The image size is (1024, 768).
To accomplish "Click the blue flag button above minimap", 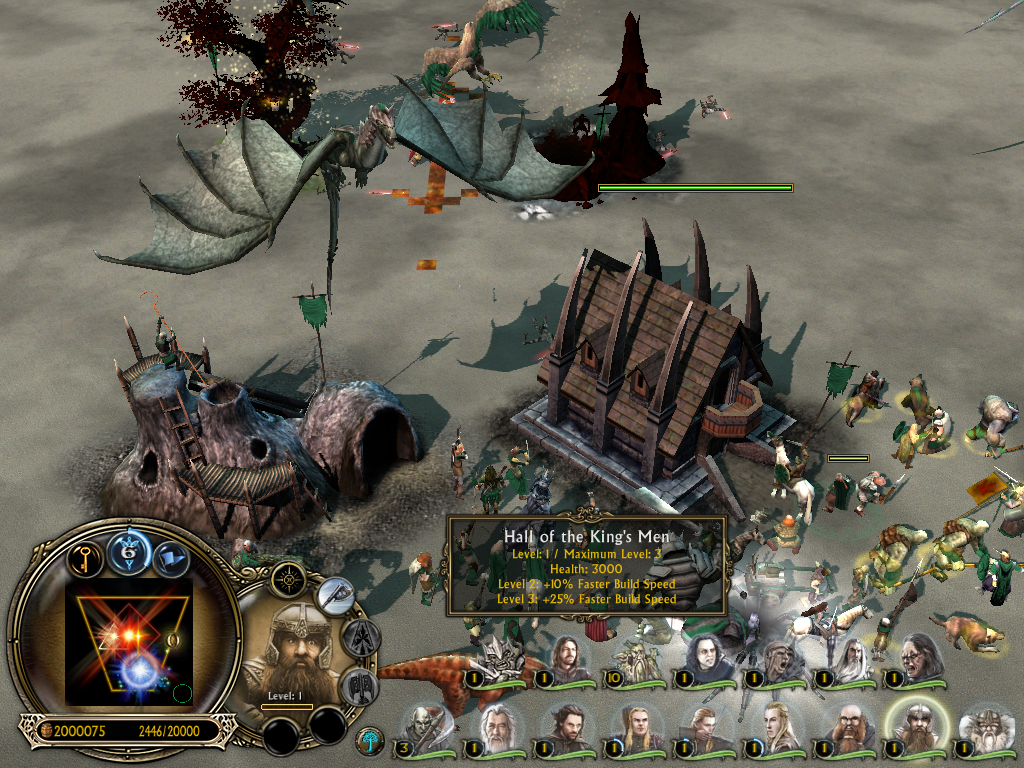I will point(172,555).
